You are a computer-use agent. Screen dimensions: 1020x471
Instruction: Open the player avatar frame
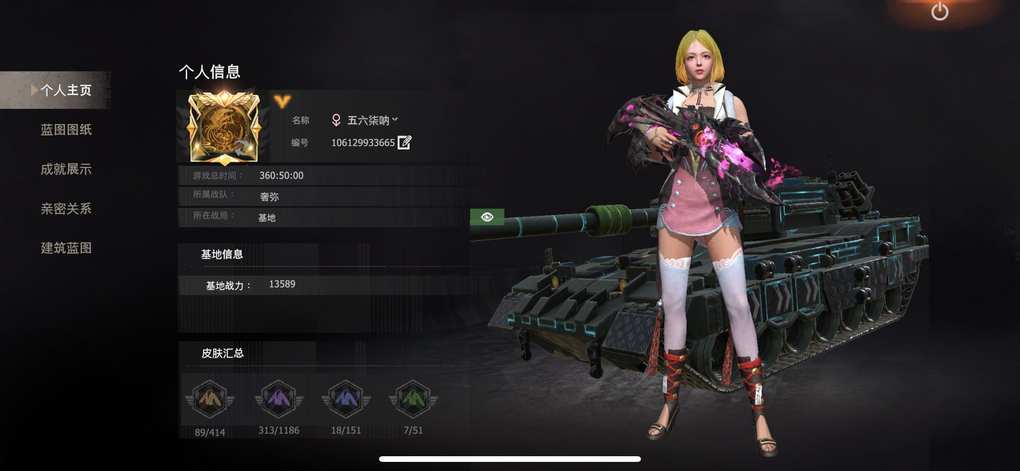pos(223,127)
